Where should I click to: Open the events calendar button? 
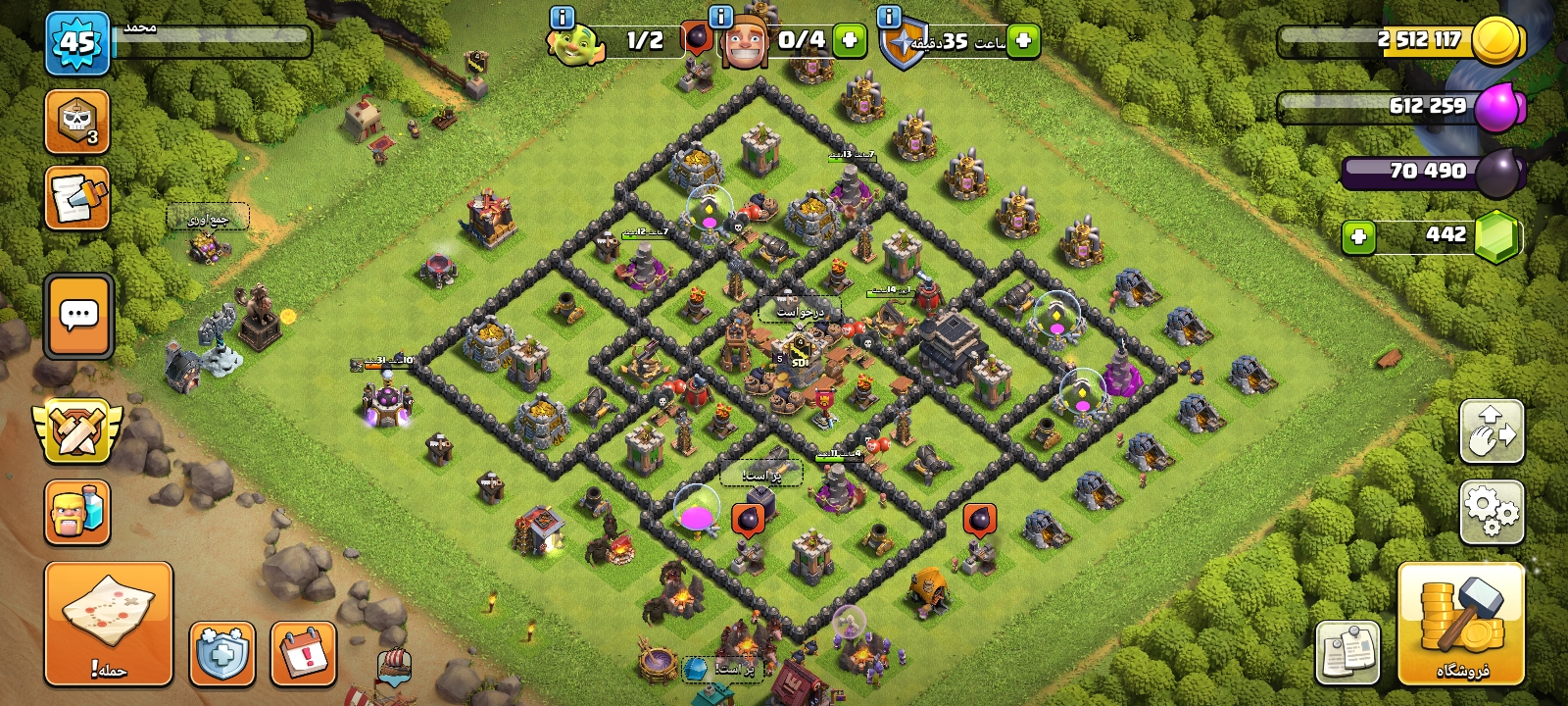(304, 653)
